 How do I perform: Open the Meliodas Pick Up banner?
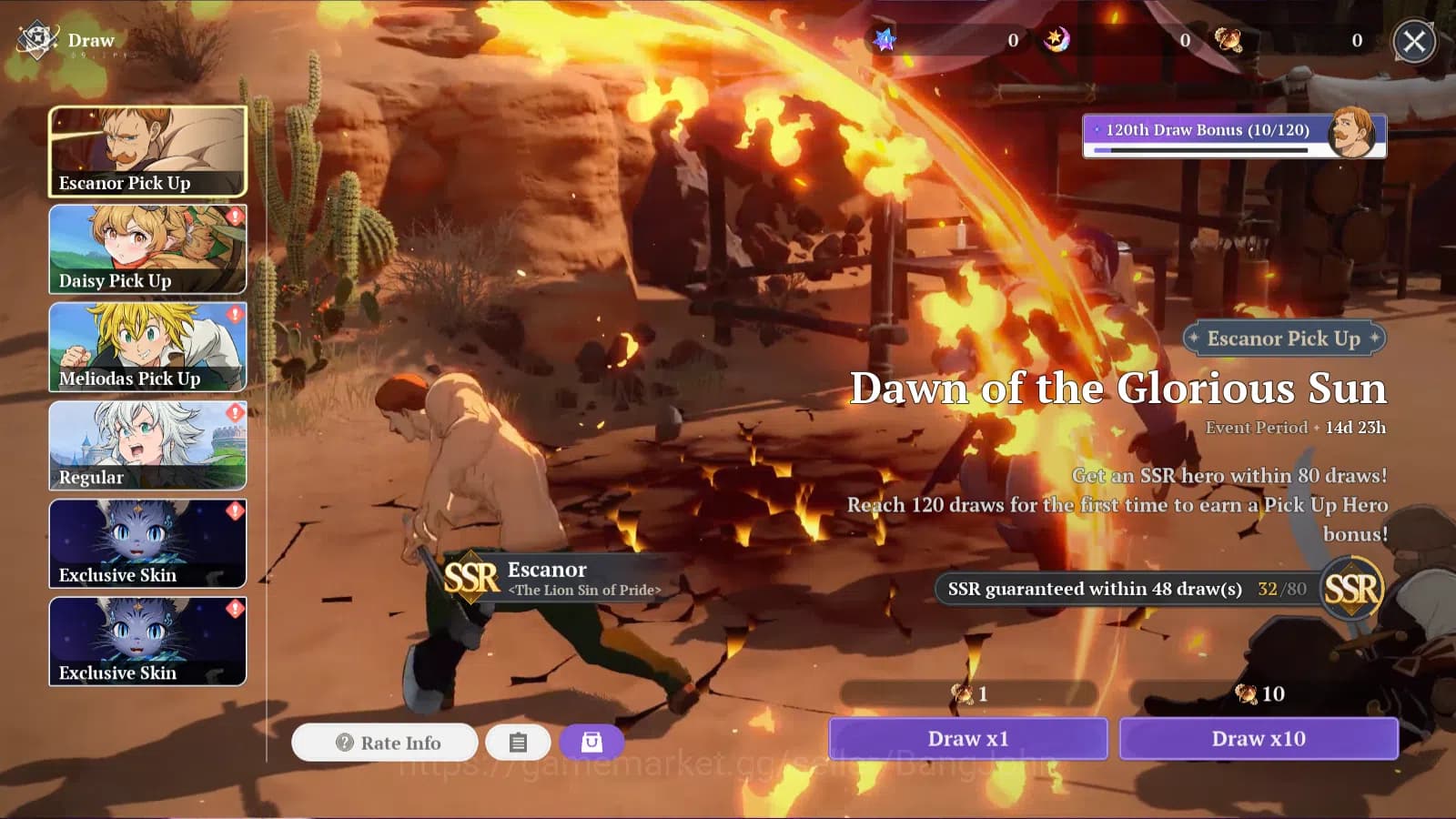pyautogui.click(x=147, y=348)
